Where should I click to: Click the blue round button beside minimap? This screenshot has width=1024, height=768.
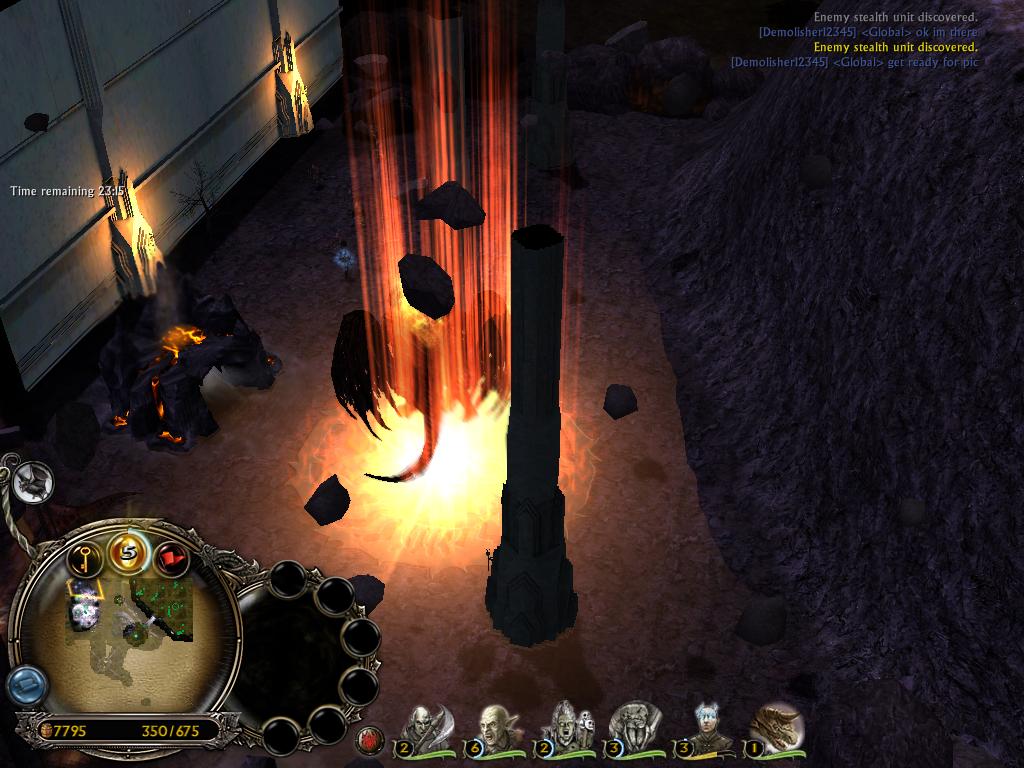point(26,686)
